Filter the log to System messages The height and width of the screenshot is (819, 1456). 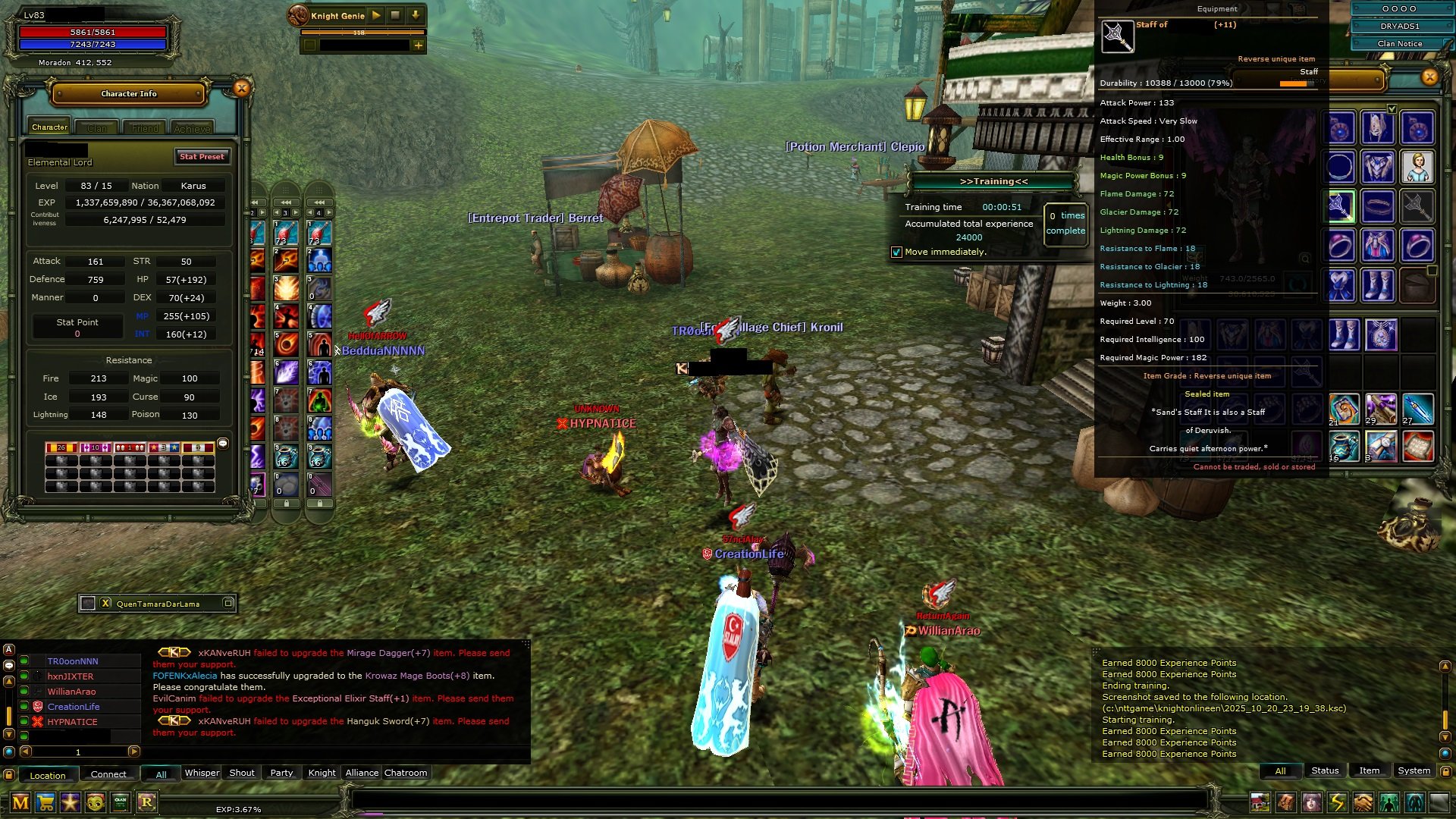tap(1414, 770)
